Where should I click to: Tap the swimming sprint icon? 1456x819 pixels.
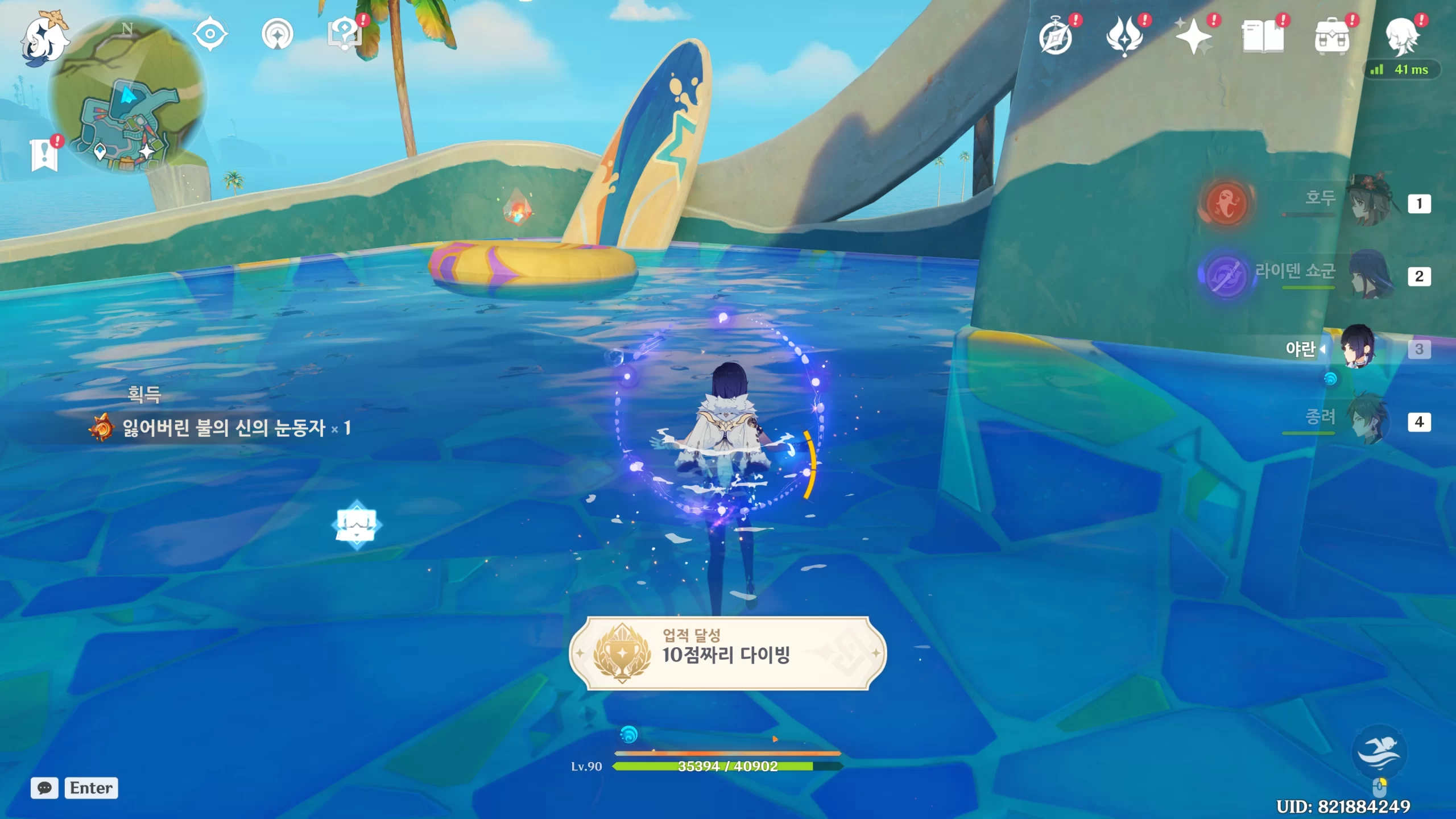click(1378, 752)
